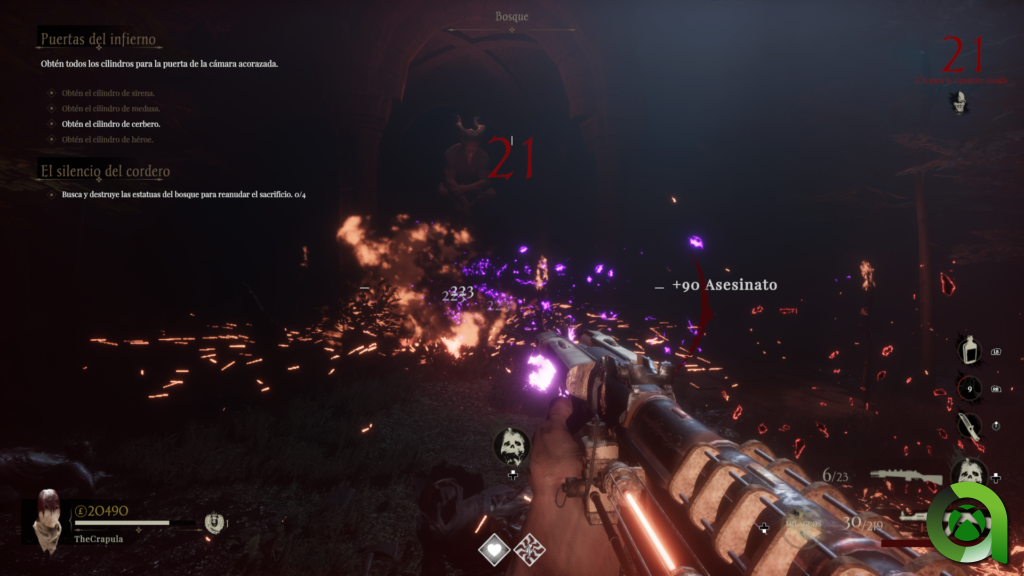Image resolution: width=1024 pixels, height=576 pixels.
Task: Choose the knife melee icon
Action: click(x=967, y=425)
